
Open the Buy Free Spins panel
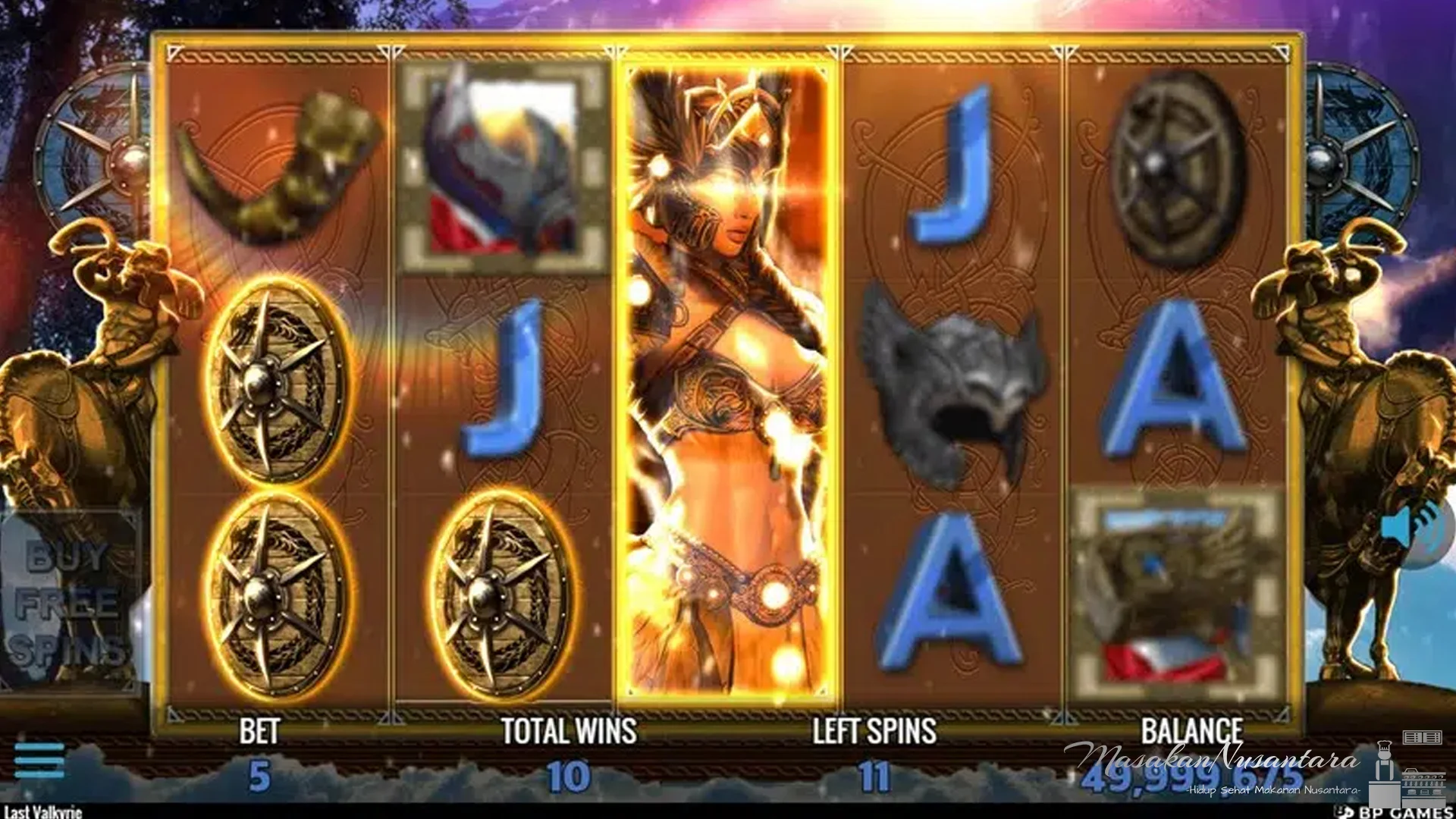(72, 599)
